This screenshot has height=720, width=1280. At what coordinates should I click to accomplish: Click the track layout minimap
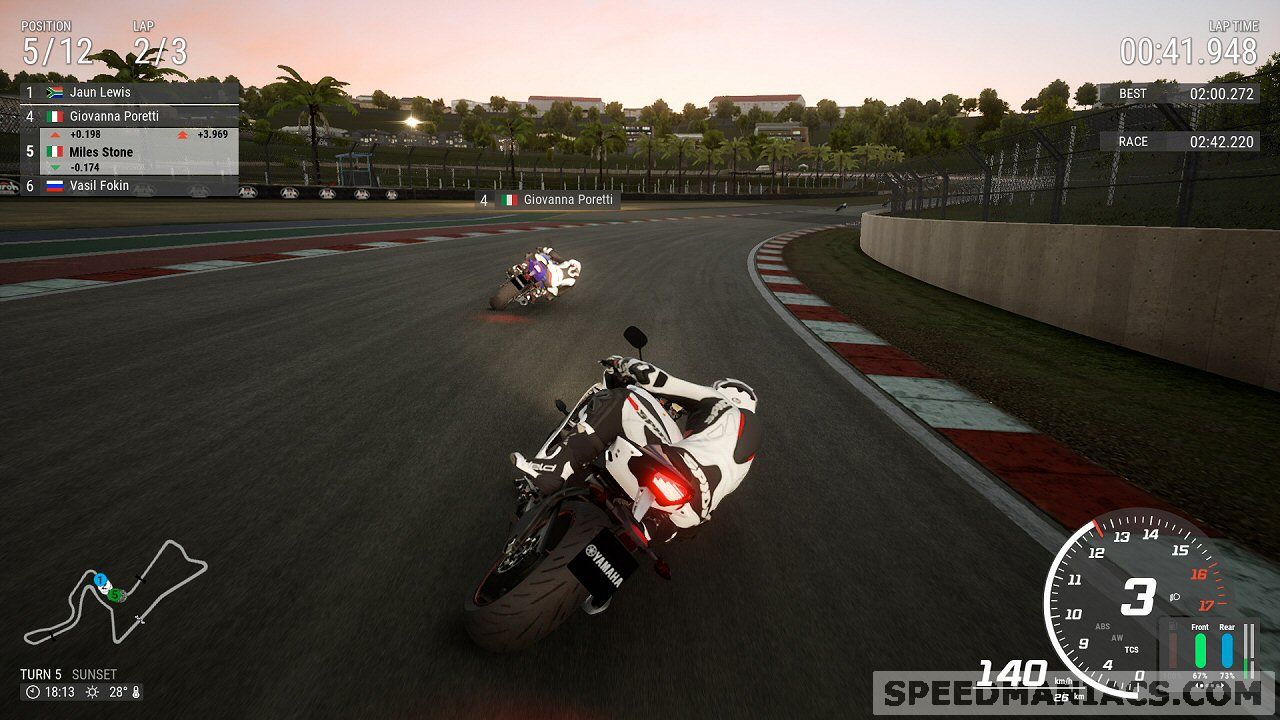tap(115, 592)
